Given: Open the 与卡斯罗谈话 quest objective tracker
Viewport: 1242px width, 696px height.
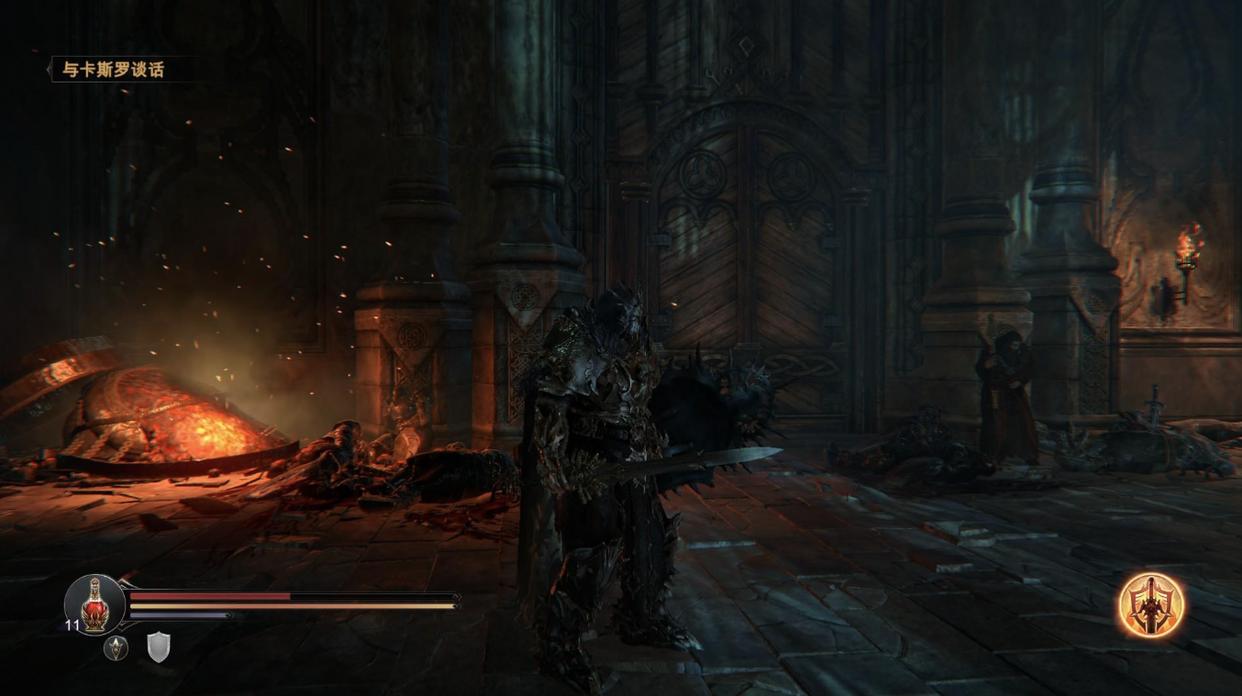Looking at the screenshot, I should click(x=112, y=69).
